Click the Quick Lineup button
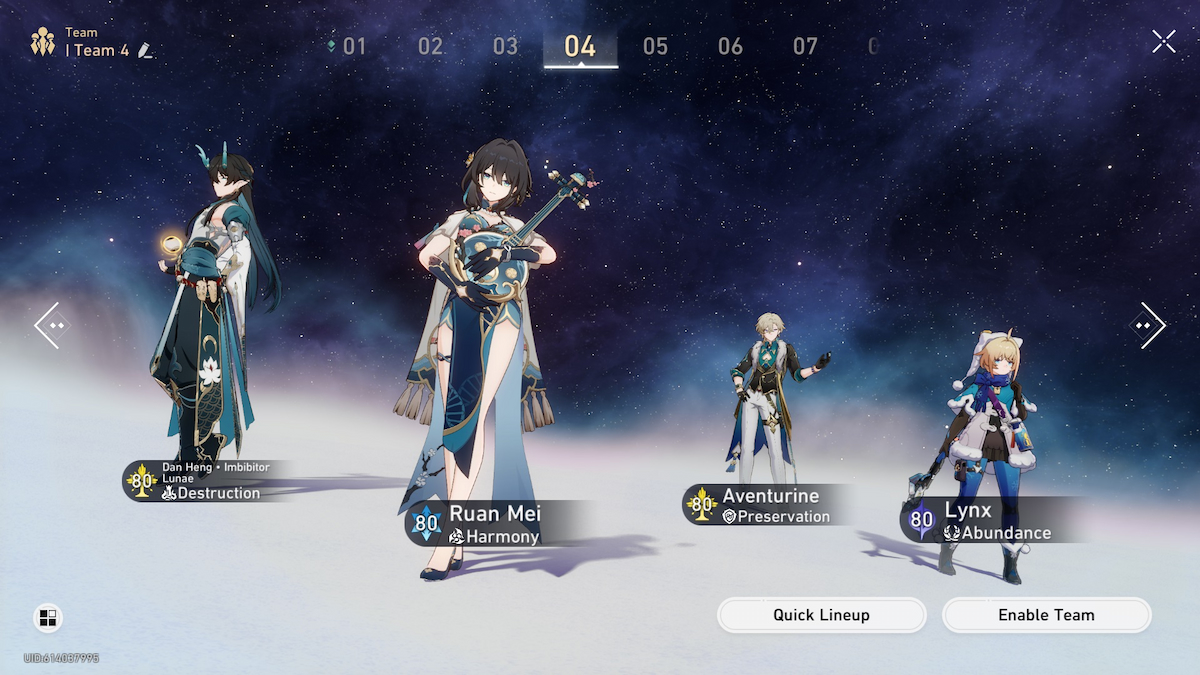This screenshot has width=1200, height=675. (x=821, y=615)
